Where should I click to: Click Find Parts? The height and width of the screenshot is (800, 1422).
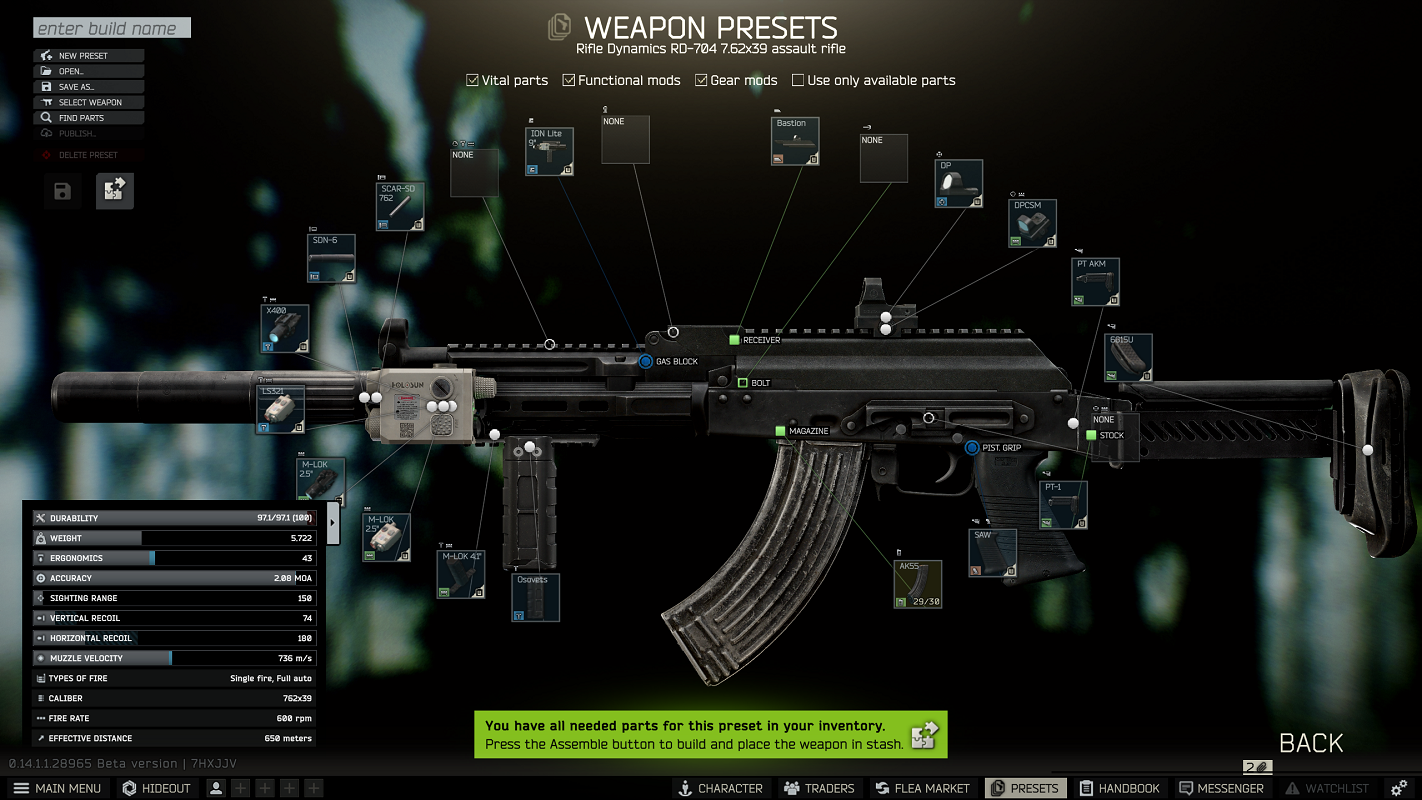point(89,118)
